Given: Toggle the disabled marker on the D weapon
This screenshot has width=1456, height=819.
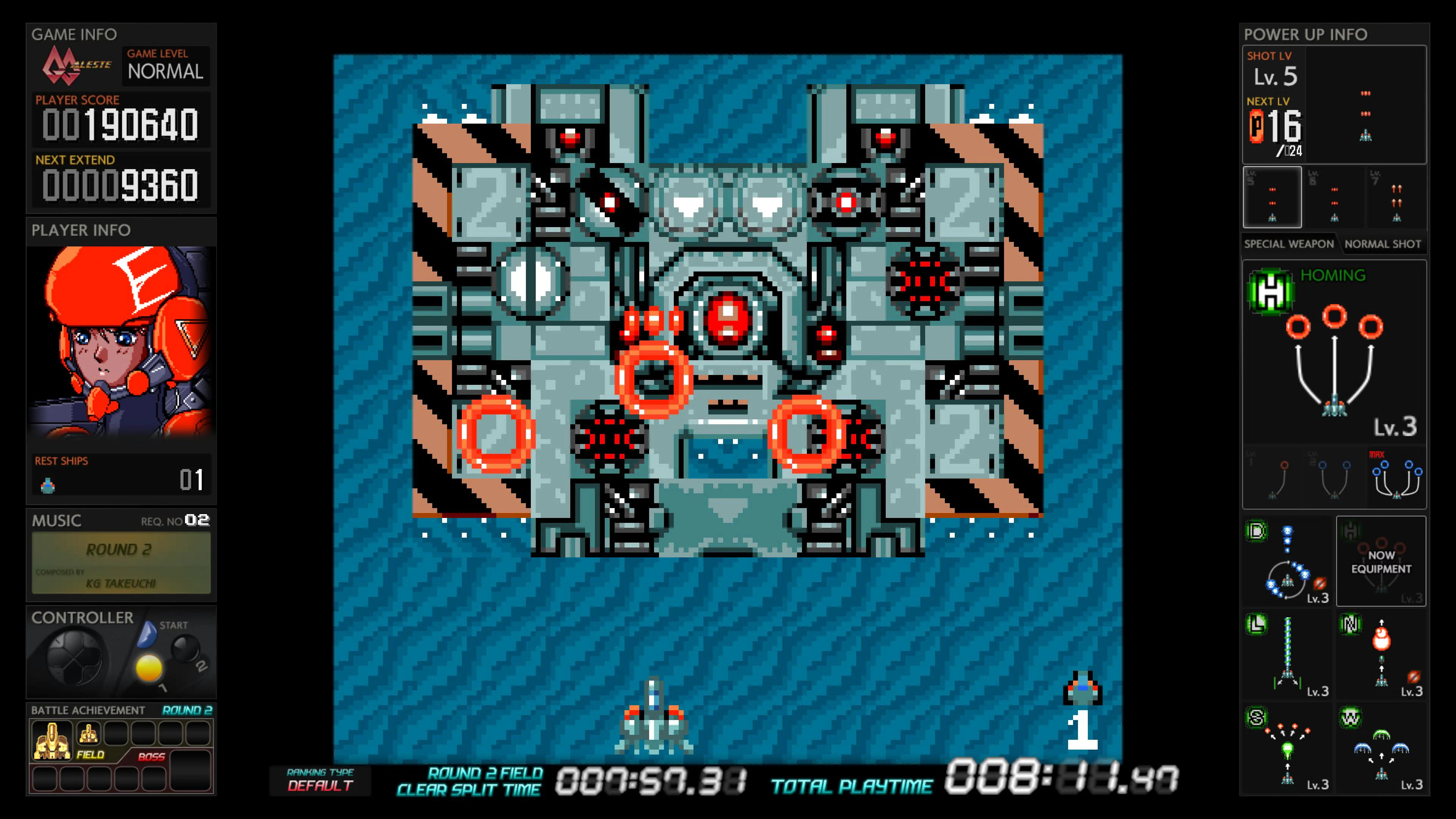Looking at the screenshot, I should coord(1320,584).
